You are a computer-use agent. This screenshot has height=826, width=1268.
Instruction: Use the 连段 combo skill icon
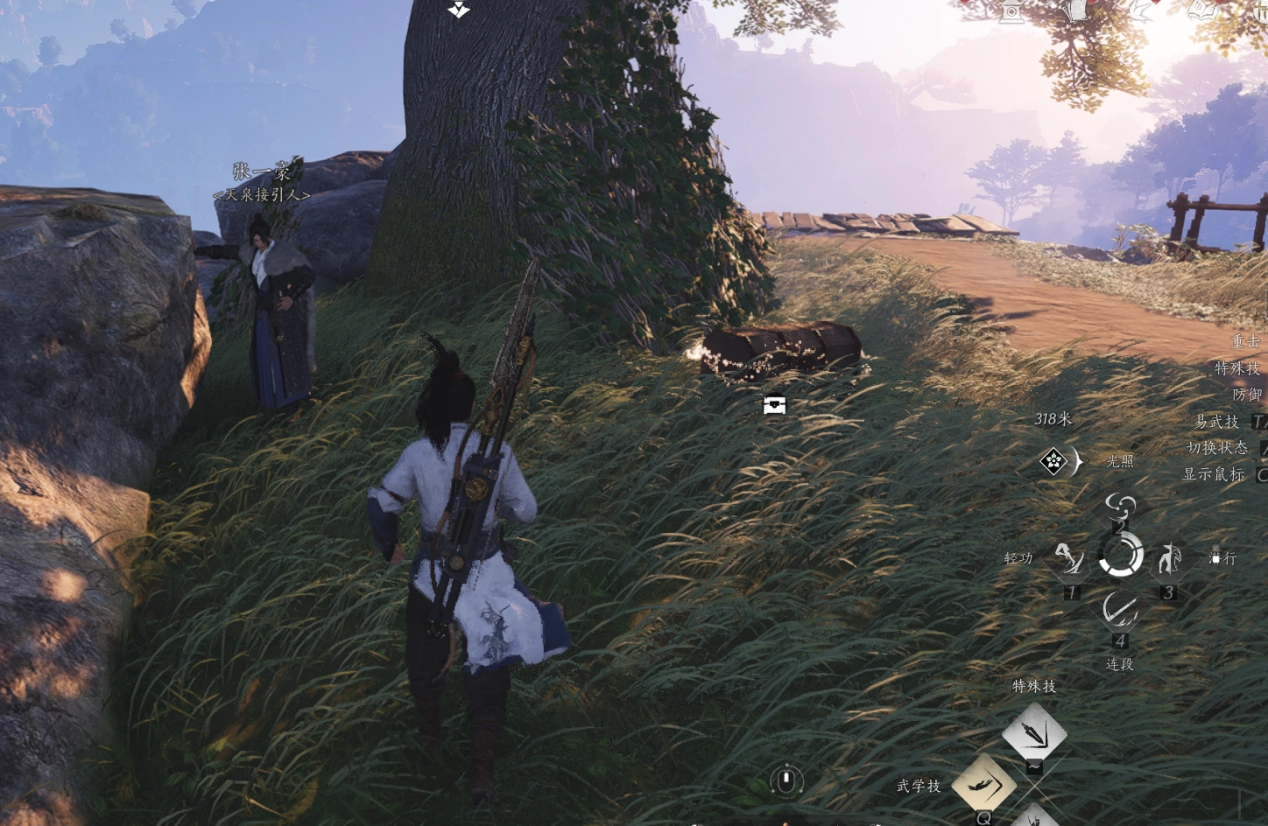(1120, 608)
